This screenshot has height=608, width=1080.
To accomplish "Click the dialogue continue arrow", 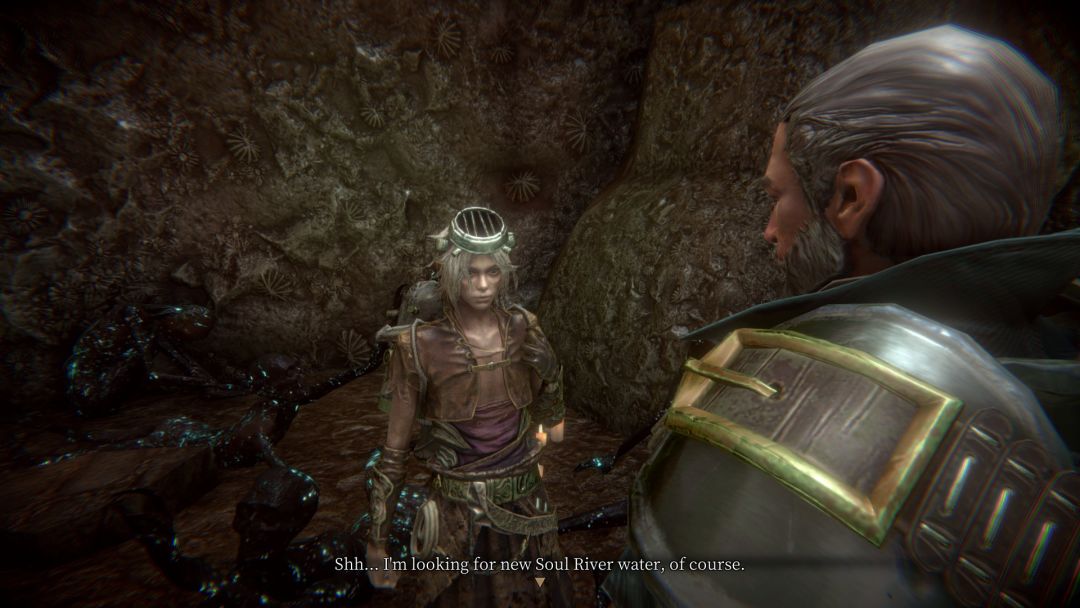I will pos(540,582).
